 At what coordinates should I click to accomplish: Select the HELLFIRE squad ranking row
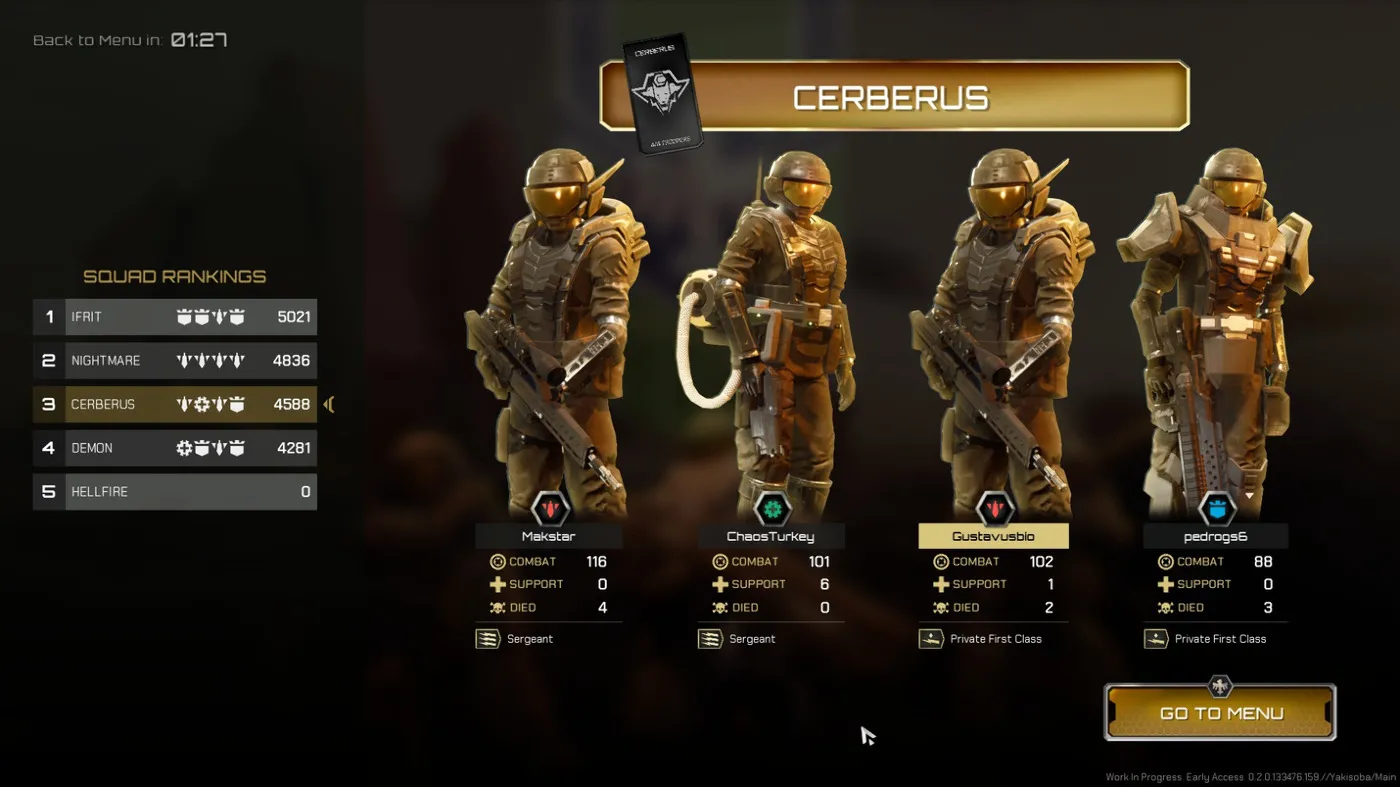tap(175, 492)
